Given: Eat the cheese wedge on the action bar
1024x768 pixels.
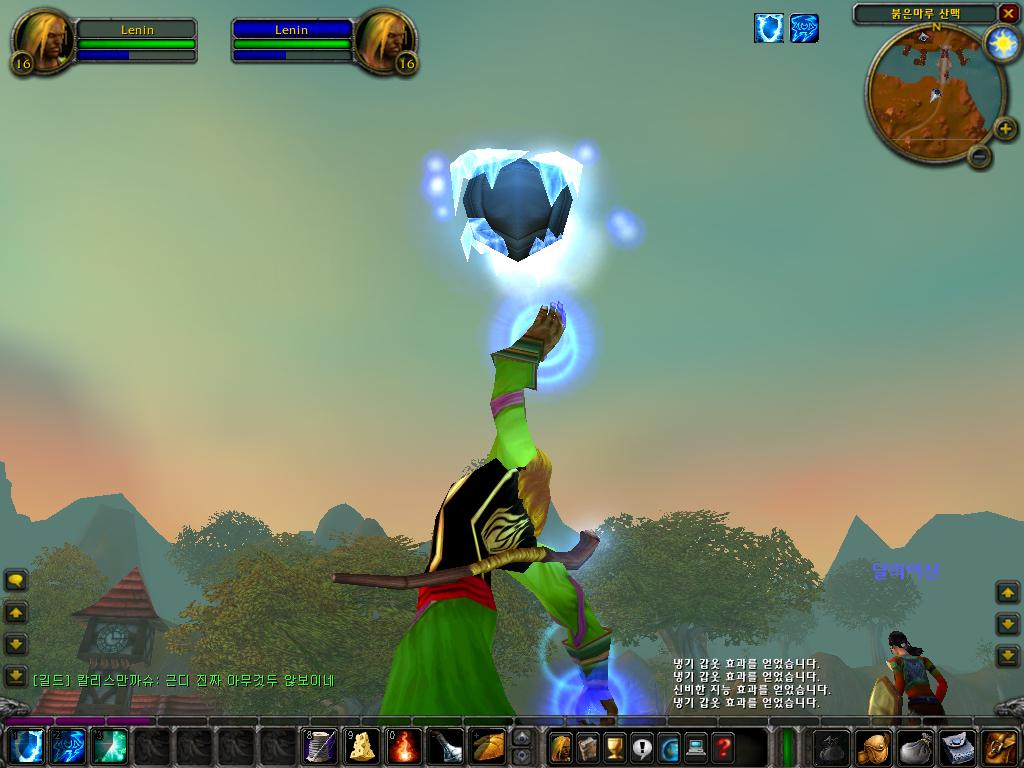Looking at the screenshot, I should click(x=363, y=747).
